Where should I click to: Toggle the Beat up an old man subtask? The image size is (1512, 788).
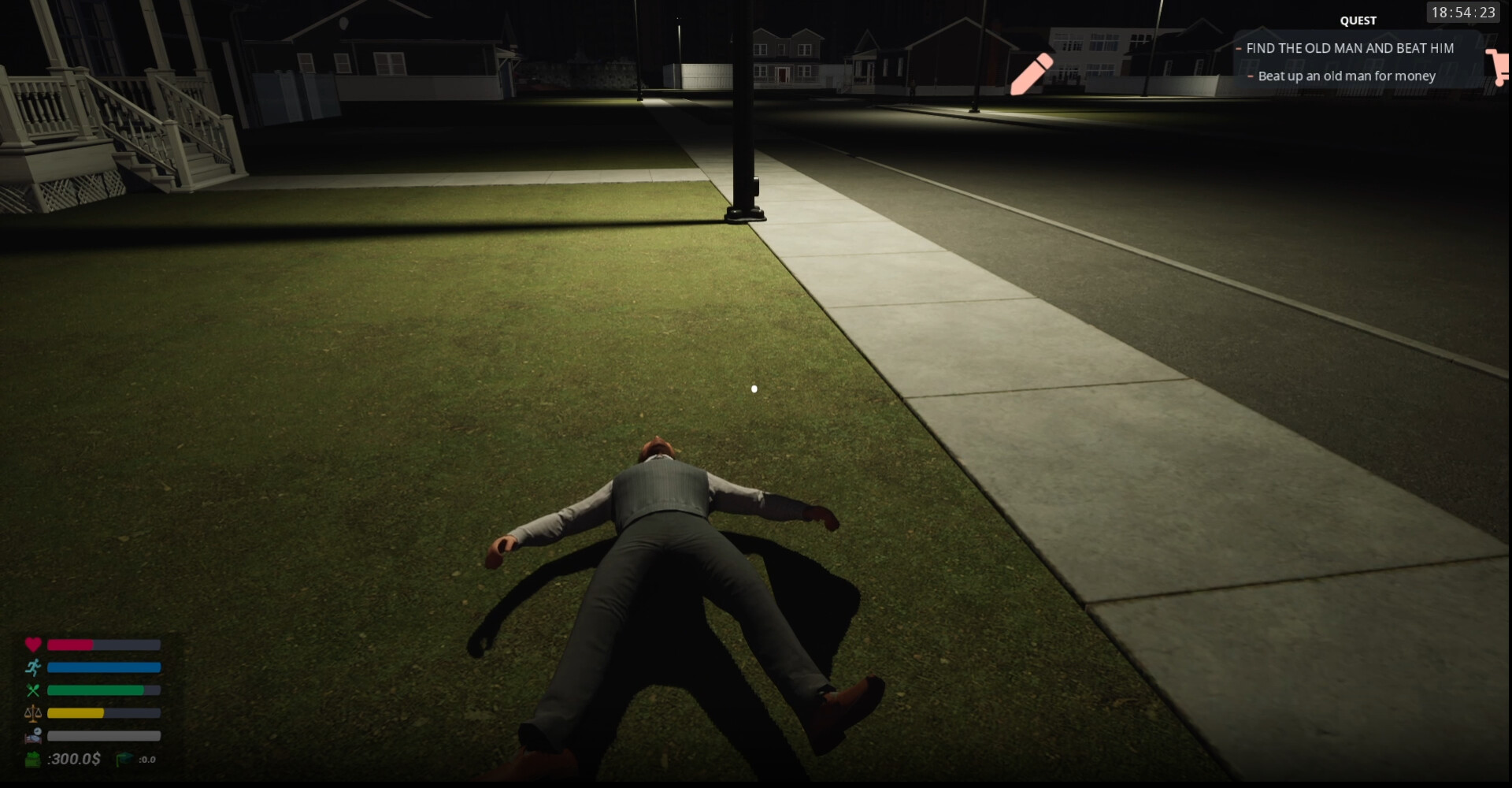tap(1347, 76)
